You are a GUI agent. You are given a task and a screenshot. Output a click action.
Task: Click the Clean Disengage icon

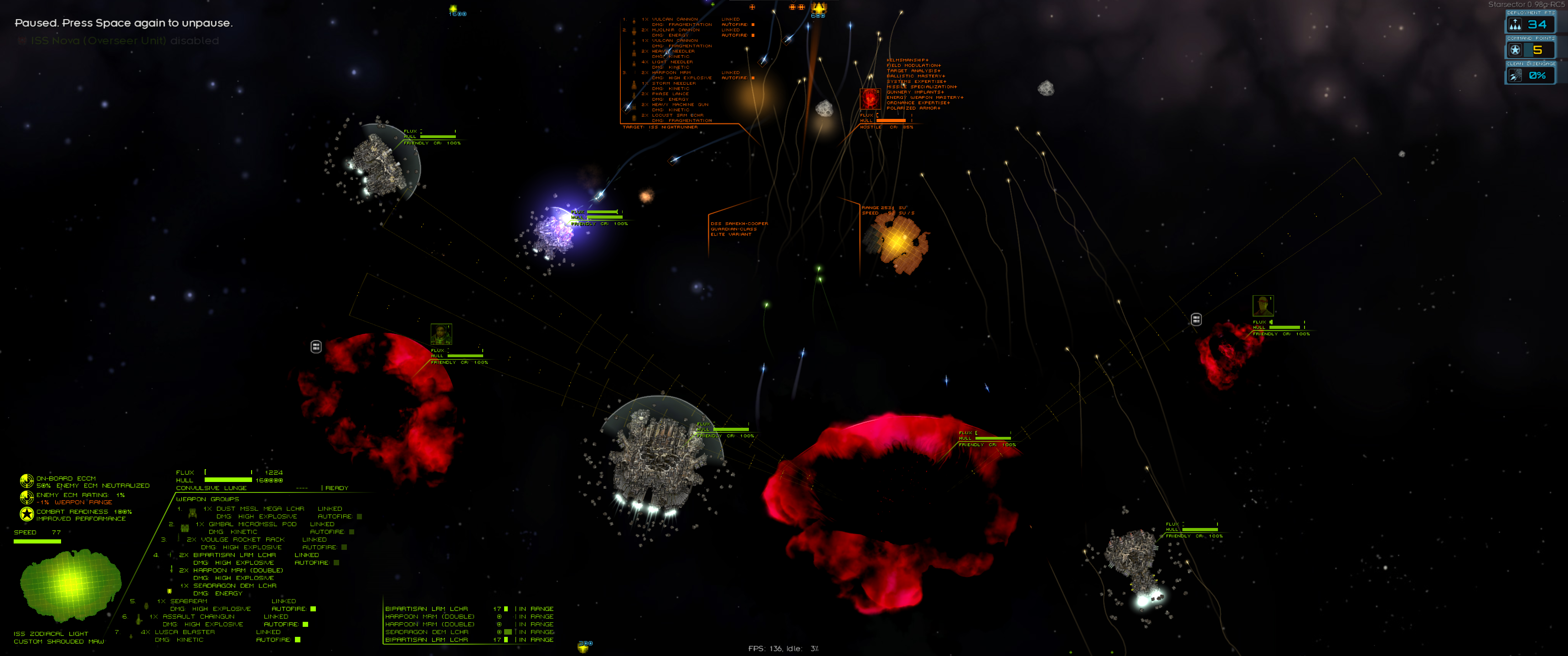pyautogui.click(x=1515, y=76)
